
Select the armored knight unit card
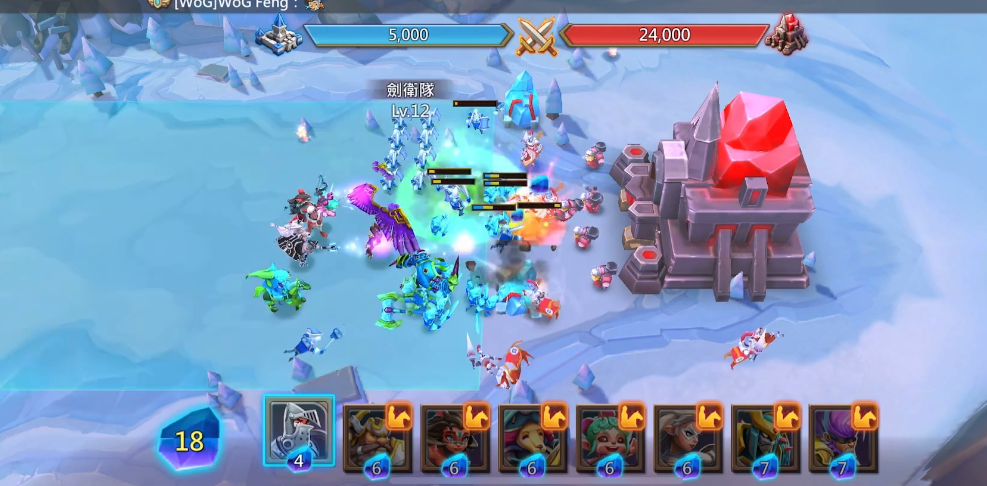pos(298,430)
